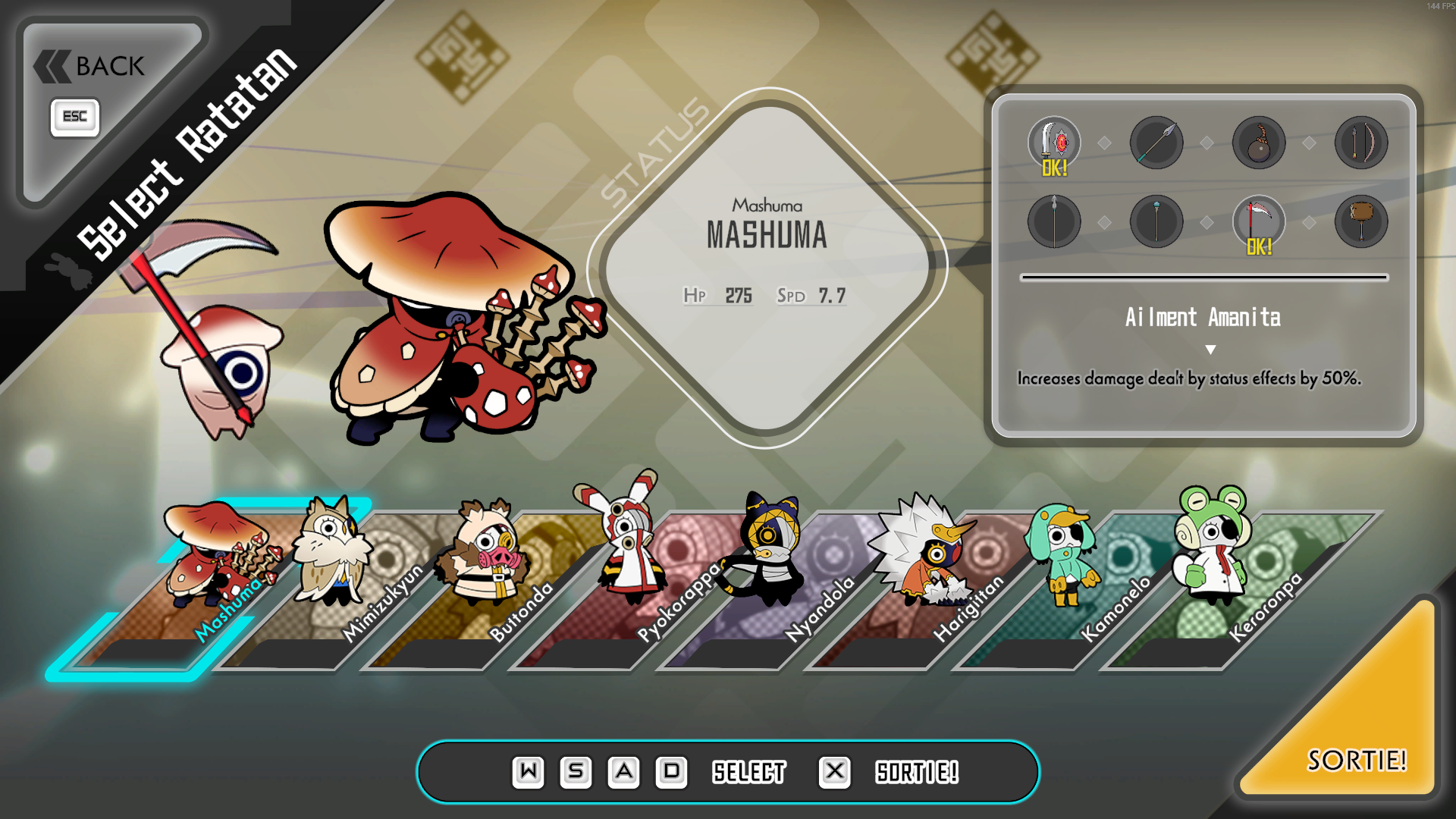Select the bow and arrow icon
This screenshot has width=1456, height=819.
point(1361,143)
